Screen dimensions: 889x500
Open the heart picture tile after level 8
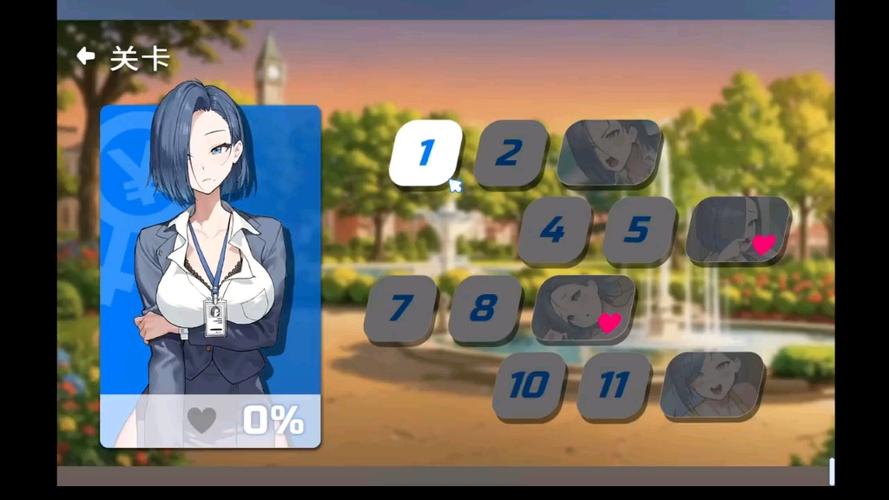tap(584, 308)
